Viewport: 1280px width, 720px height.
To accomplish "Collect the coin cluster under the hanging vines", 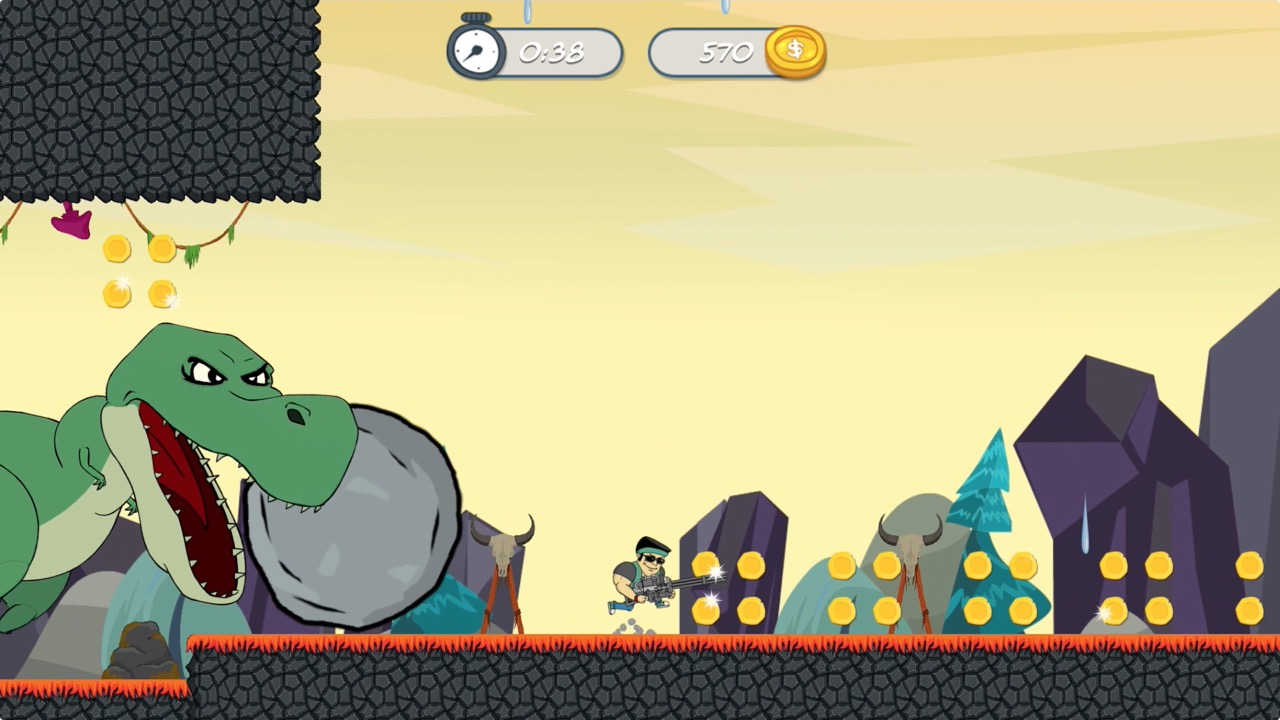I will tap(138, 270).
